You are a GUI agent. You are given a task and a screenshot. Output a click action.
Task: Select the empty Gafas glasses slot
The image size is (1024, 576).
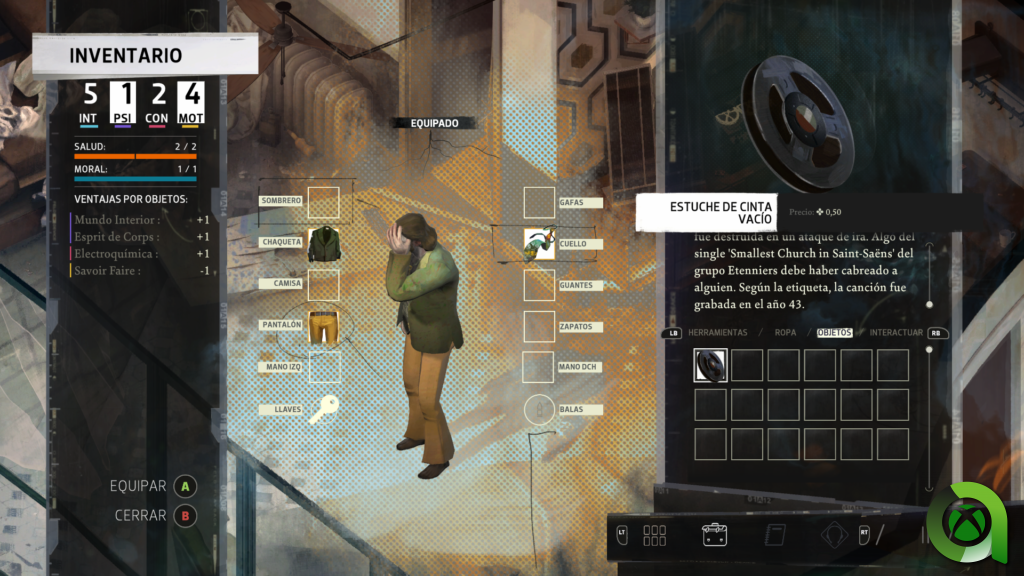540,202
